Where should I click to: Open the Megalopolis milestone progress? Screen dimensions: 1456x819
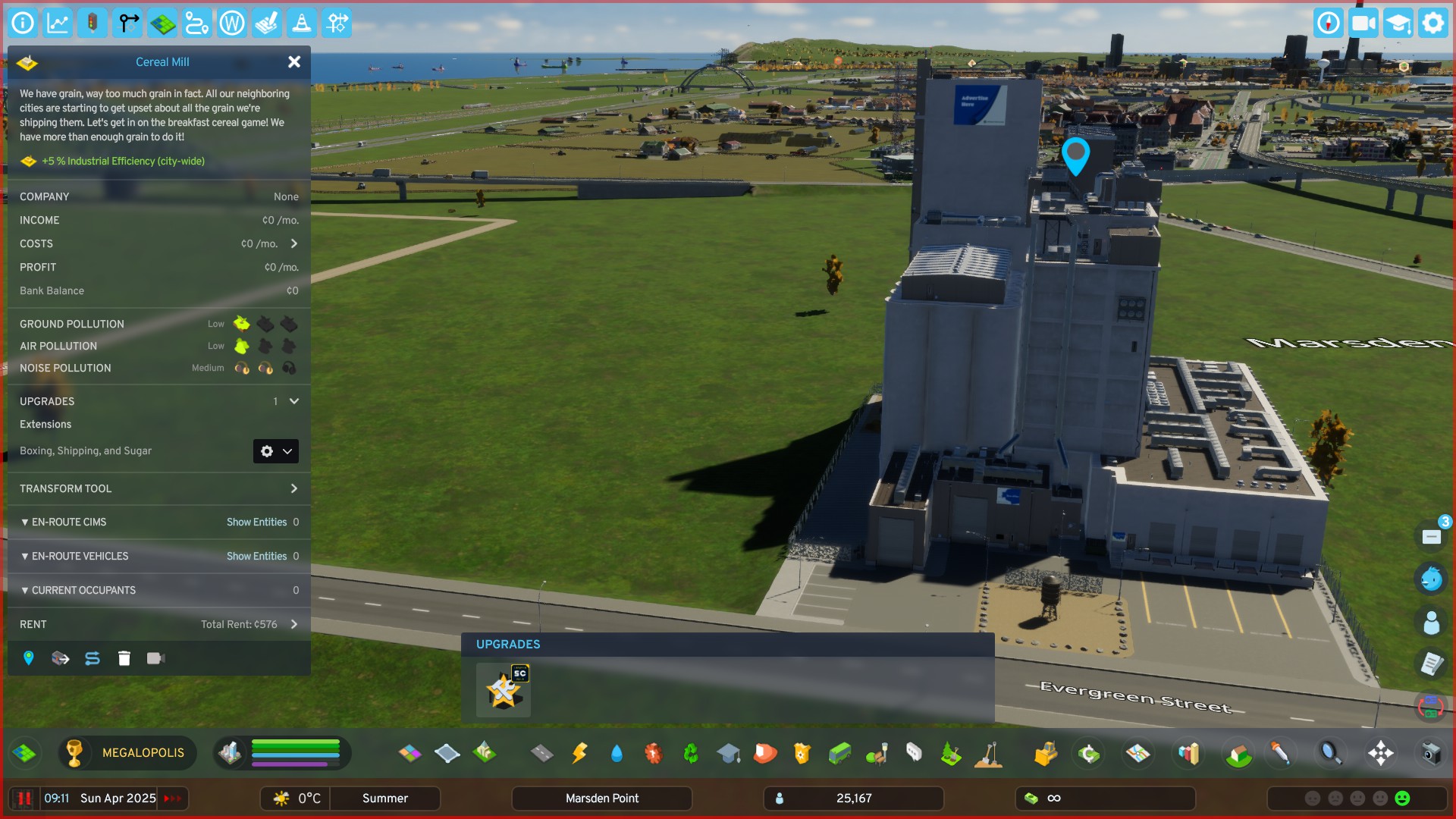[x=127, y=753]
